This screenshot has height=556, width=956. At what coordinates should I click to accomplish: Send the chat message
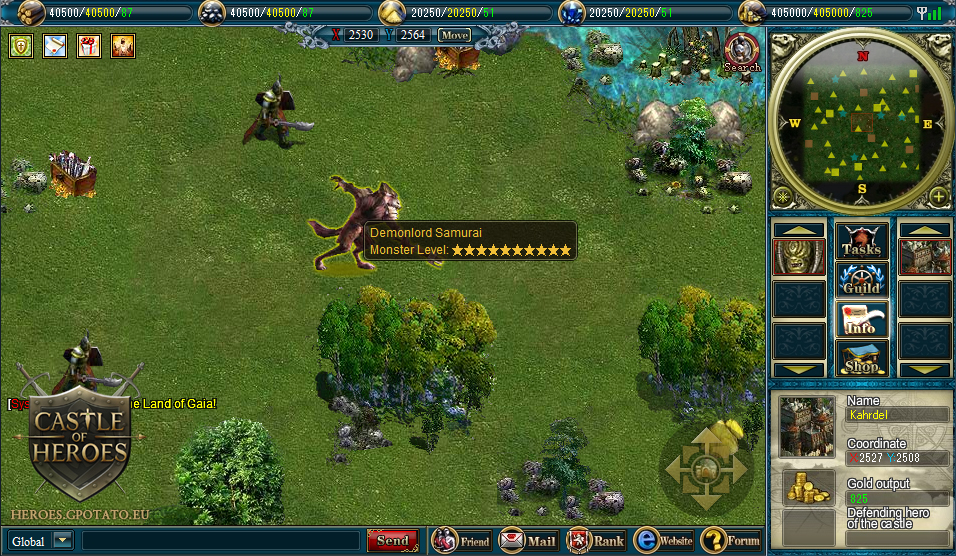392,541
